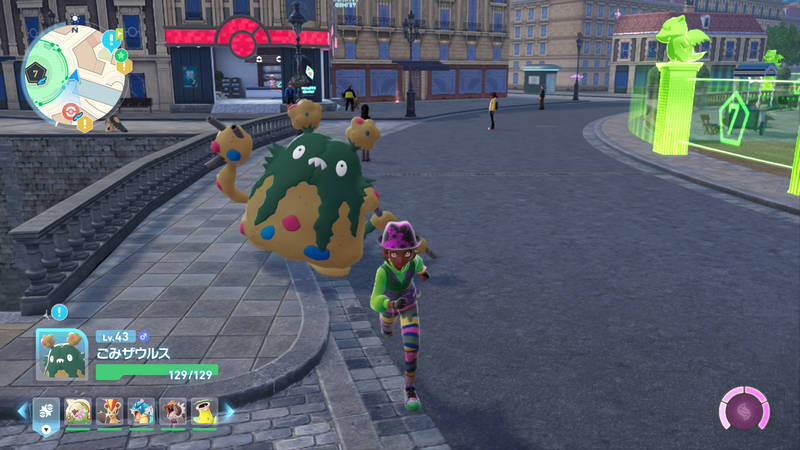Click the Poké Ball party toggle slot

(x=47, y=412)
